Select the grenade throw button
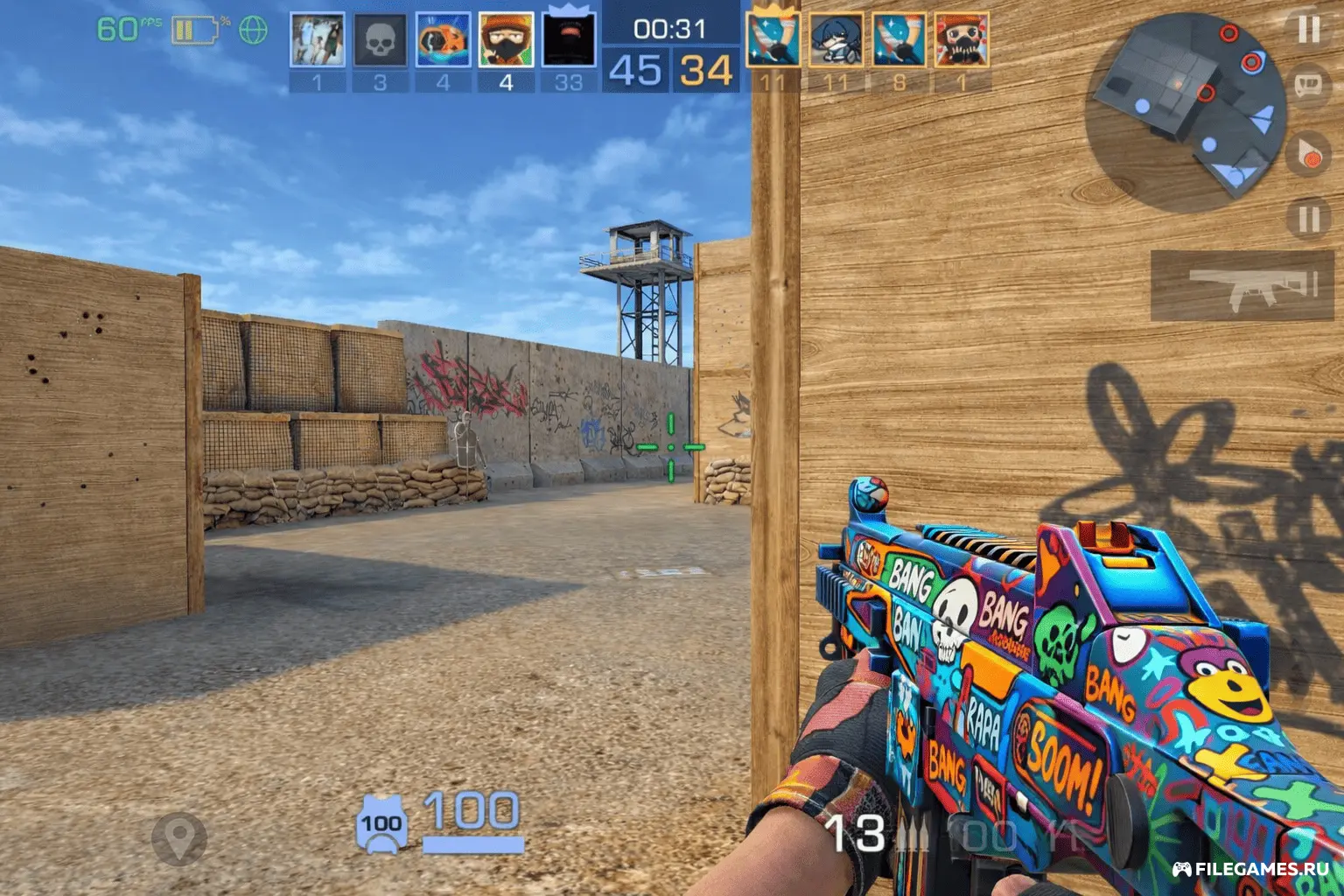Viewport: 1344px width, 896px height. coord(1309,154)
